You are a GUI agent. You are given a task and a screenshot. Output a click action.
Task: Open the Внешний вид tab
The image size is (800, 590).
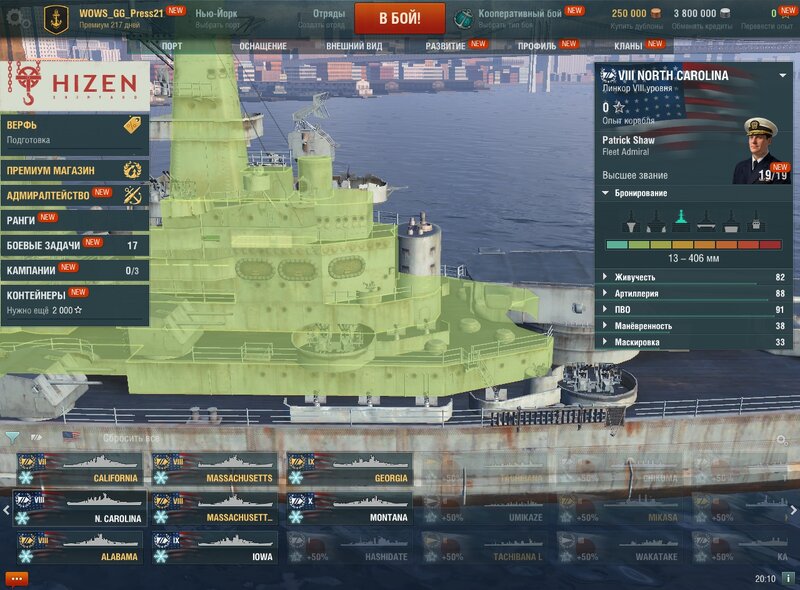pos(353,46)
